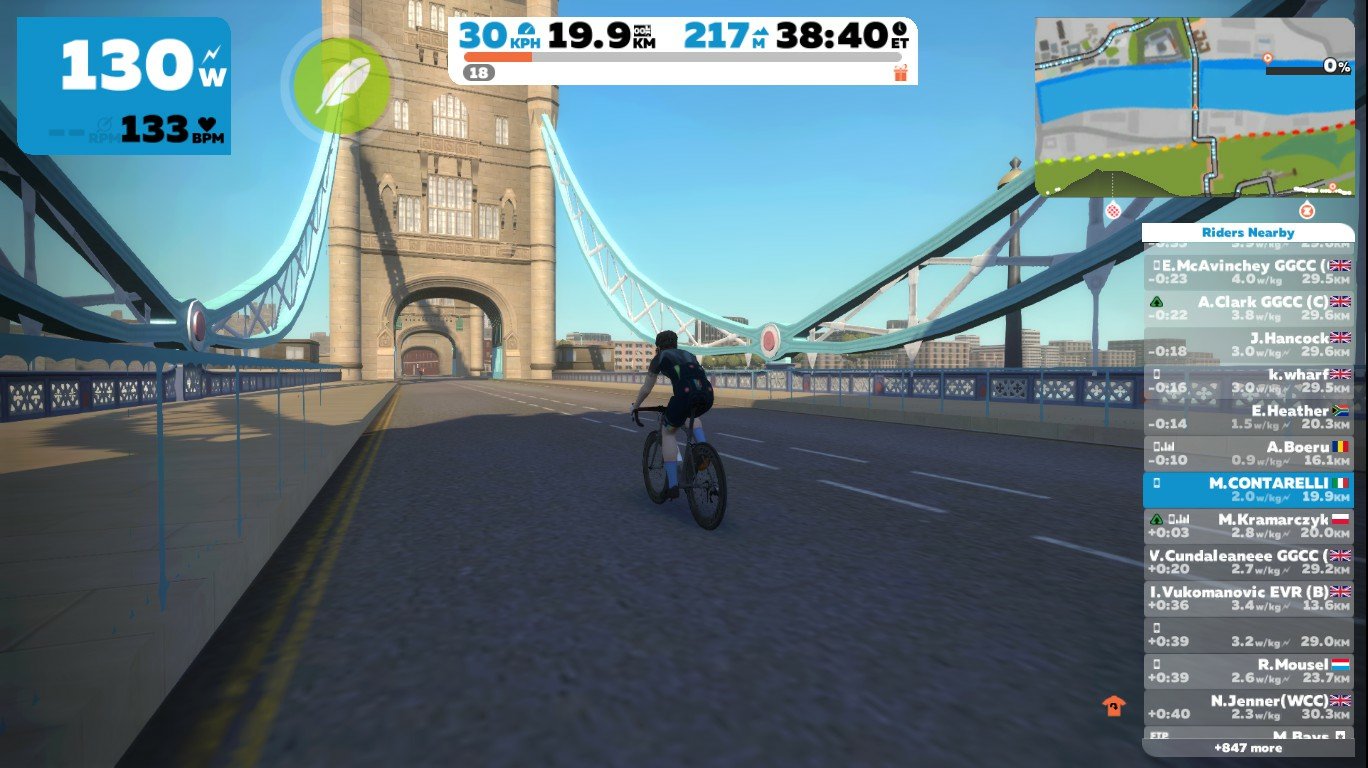Click the minimap route view
Viewport: 1368px width, 768px height.
[x=1194, y=107]
